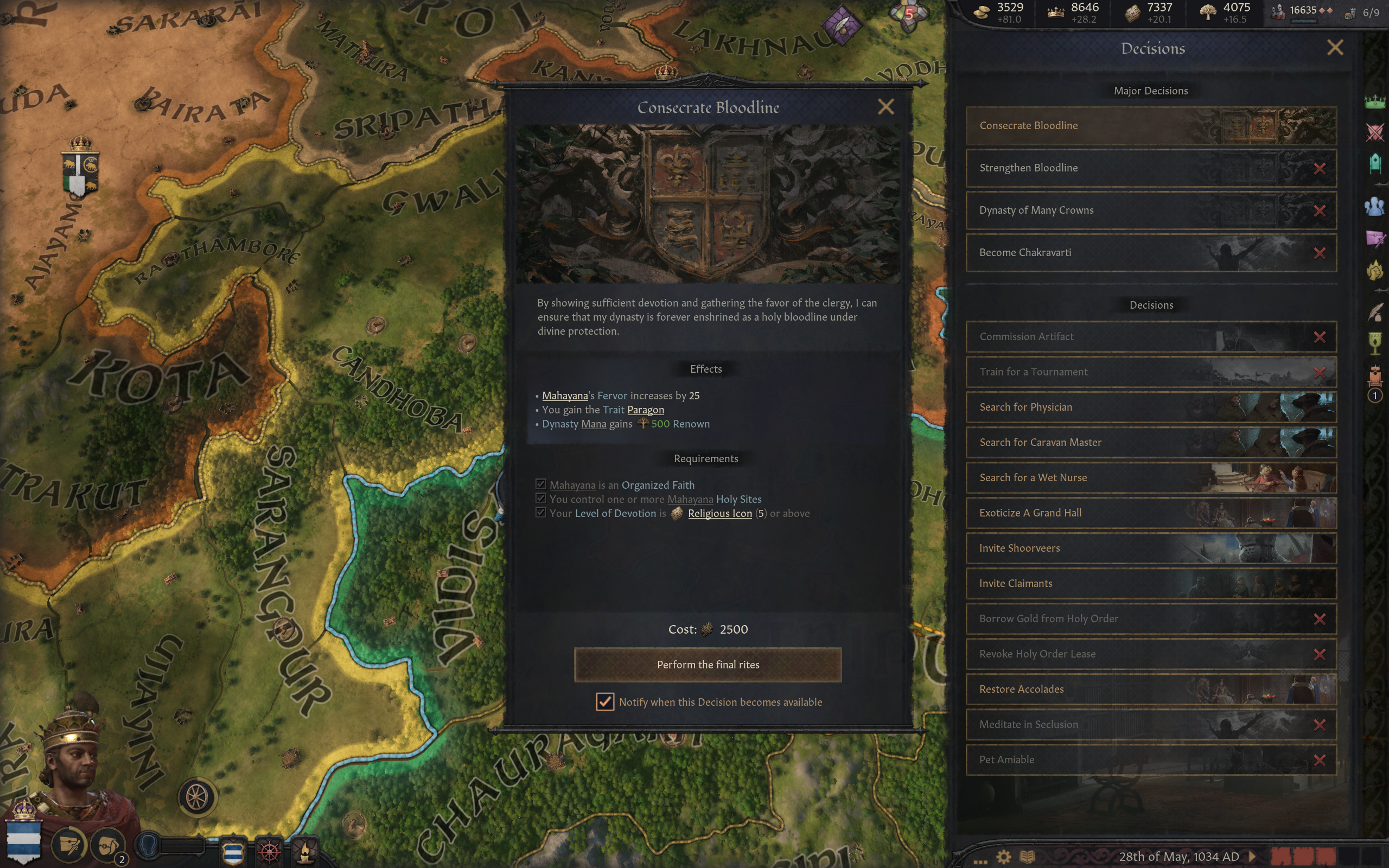Open the settings gear icon
This screenshot has width=1389, height=868.
(1003, 857)
